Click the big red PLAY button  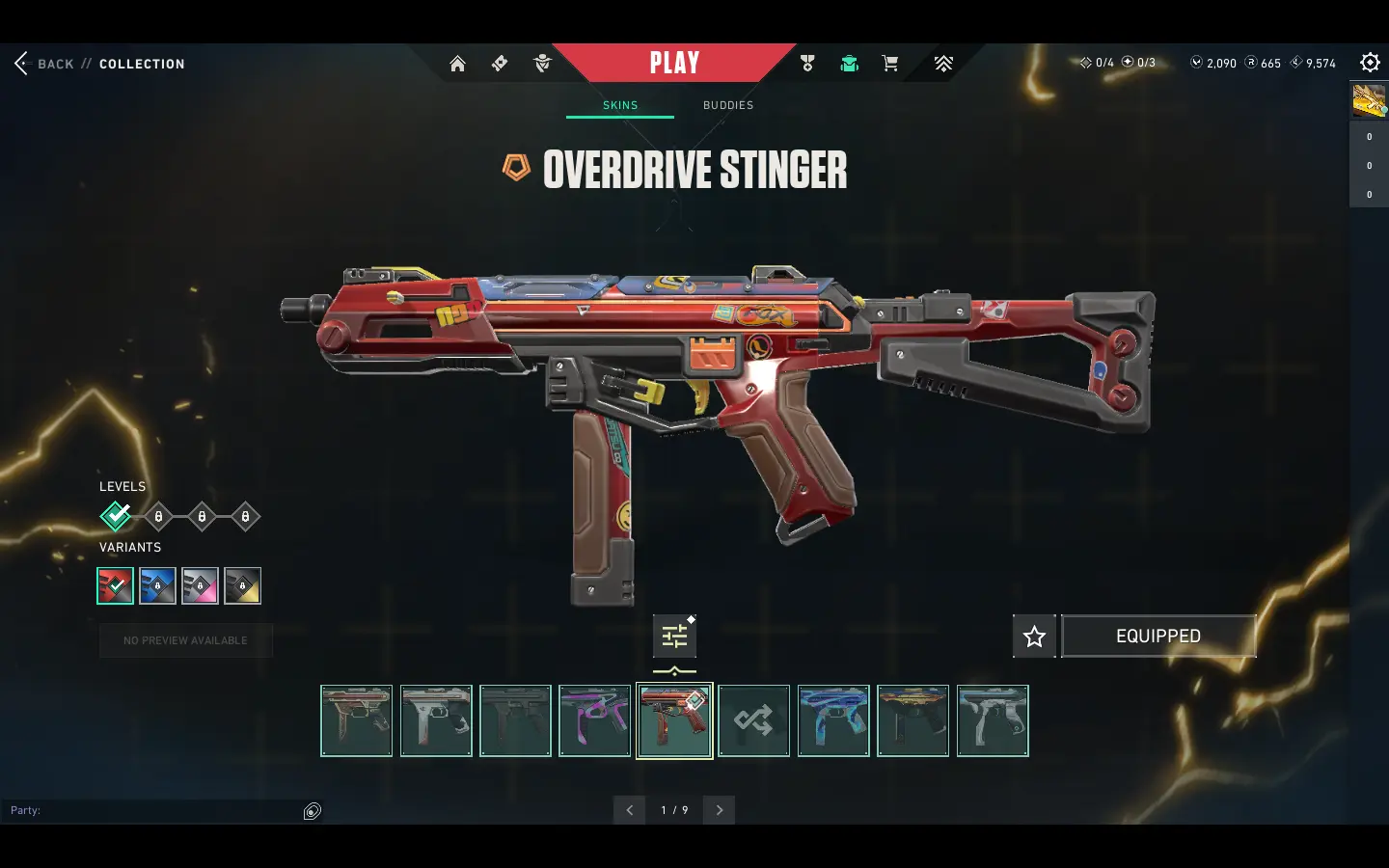[x=674, y=64]
